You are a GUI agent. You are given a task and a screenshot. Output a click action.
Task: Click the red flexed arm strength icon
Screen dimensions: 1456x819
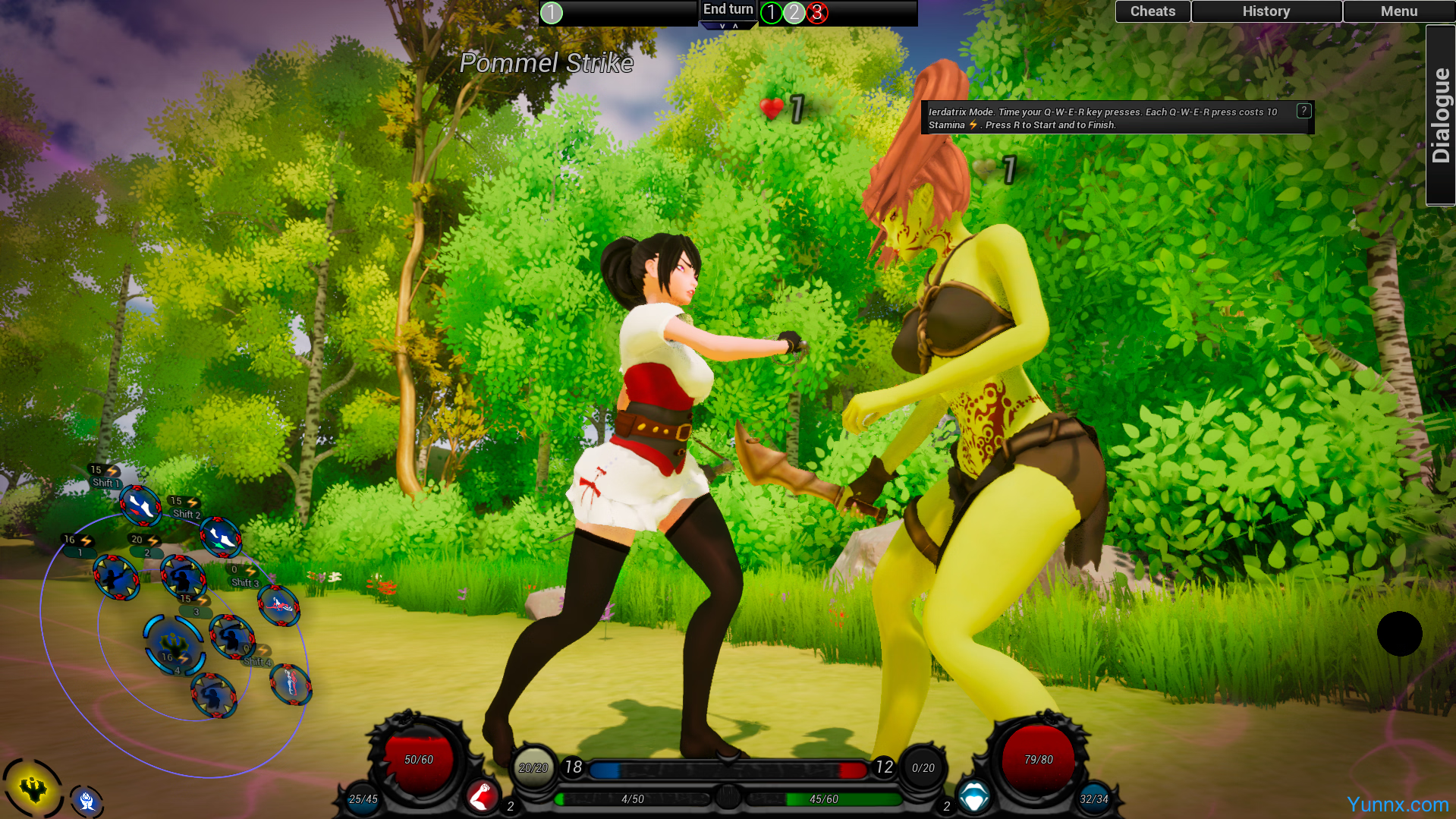pyautogui.click(x=481, y=796)
